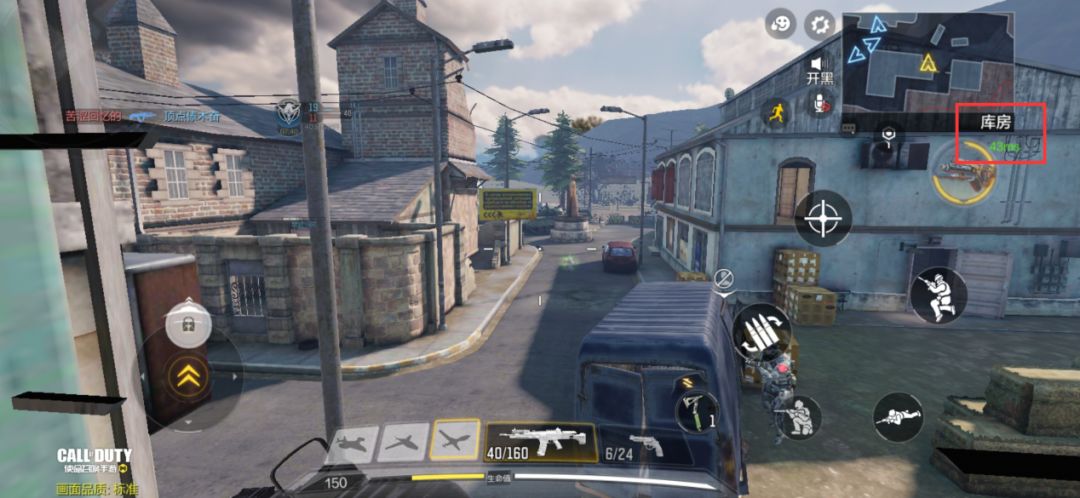The width and height of the screenshot is (1080, 498).
Task: Tap the minimap to expand it
Action: [927, 64]
